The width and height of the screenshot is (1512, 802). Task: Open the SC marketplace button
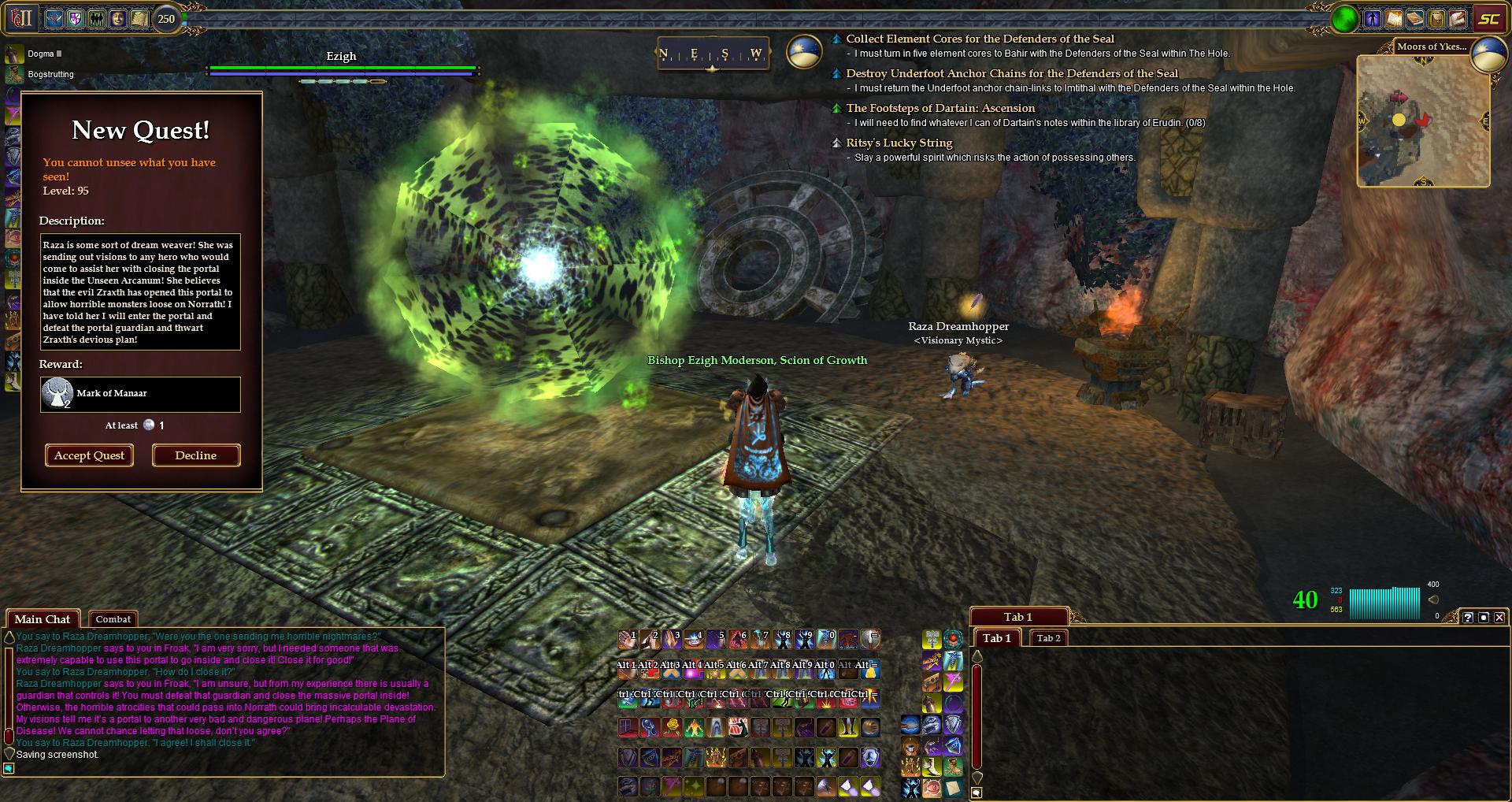[x=1488, y=19]
